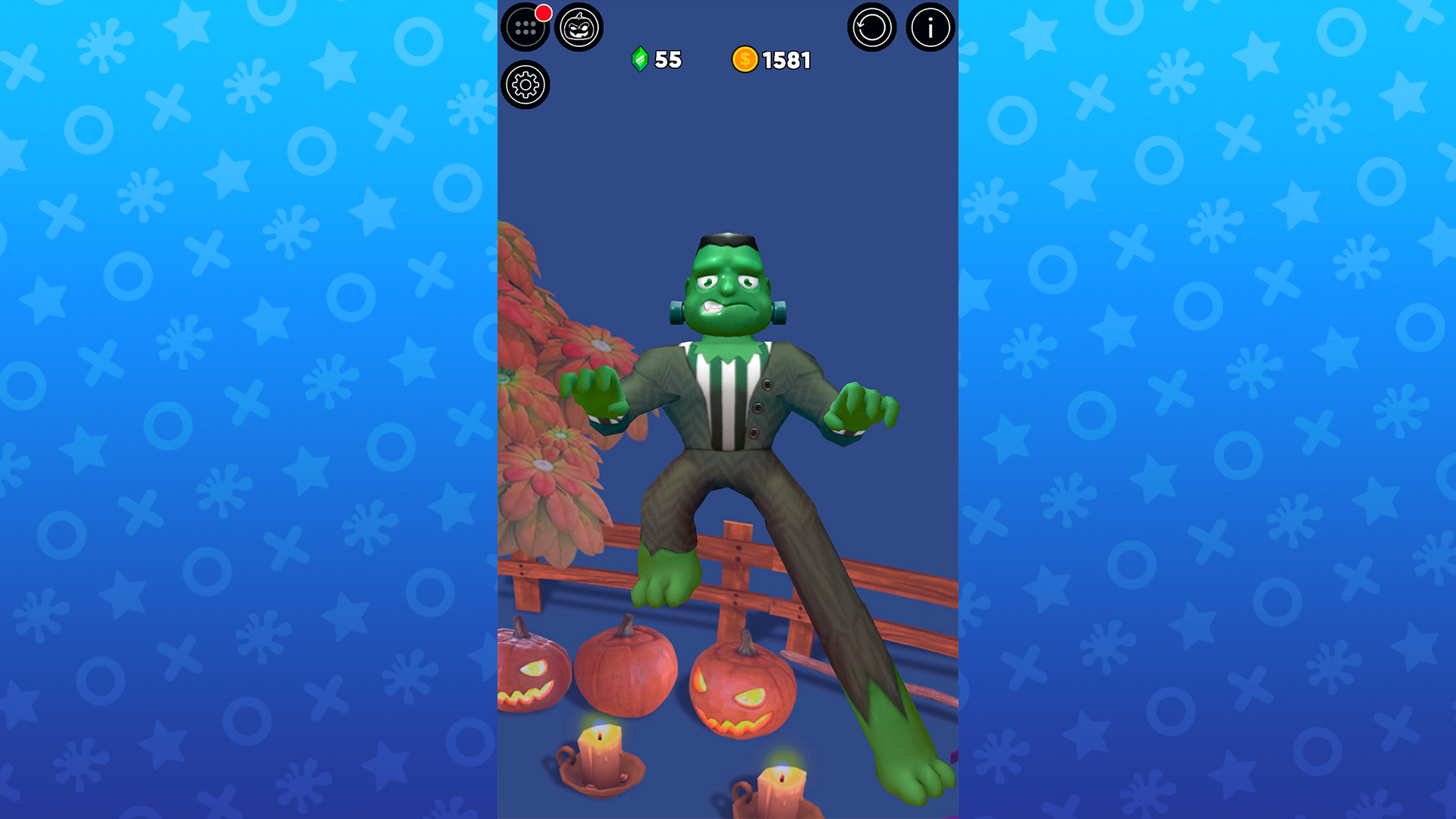Select the coin balance showing 1581
This screenshot has width=1456, height=819.
(787, 59)
